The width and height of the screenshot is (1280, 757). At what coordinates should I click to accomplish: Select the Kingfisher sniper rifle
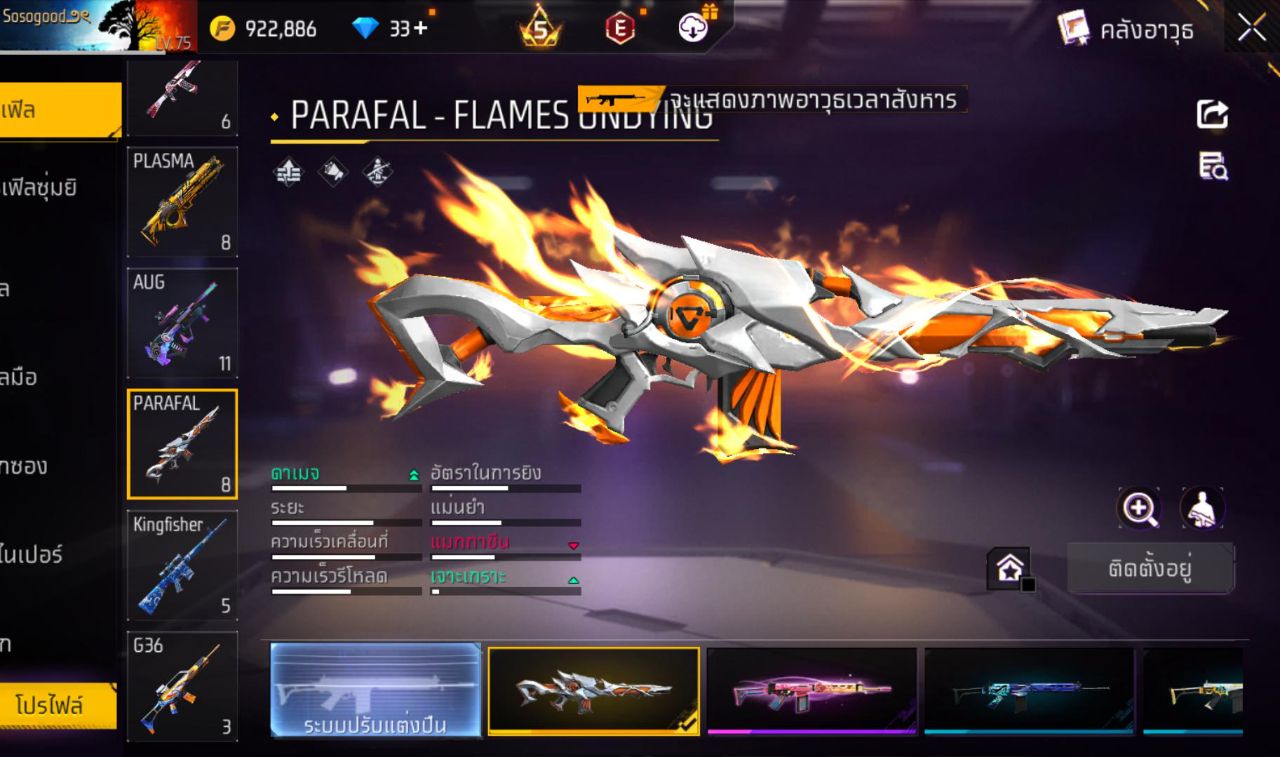182,565
